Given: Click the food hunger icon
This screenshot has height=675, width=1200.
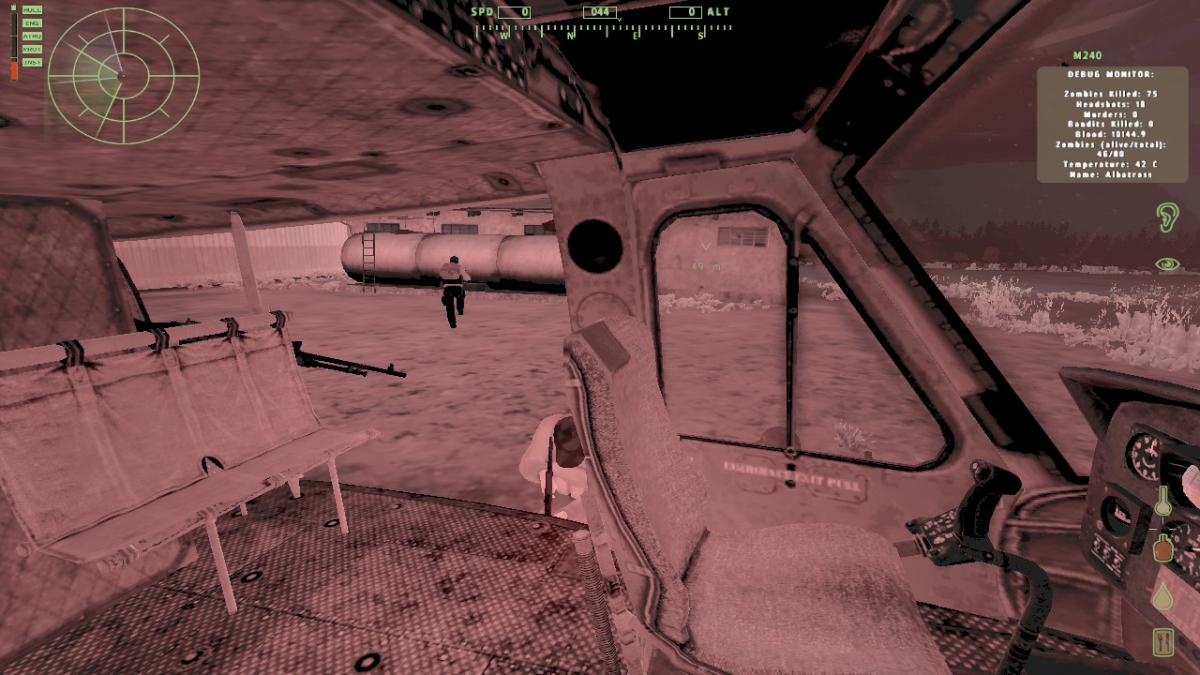Looking at the screenshot, I should point(1163,641).
